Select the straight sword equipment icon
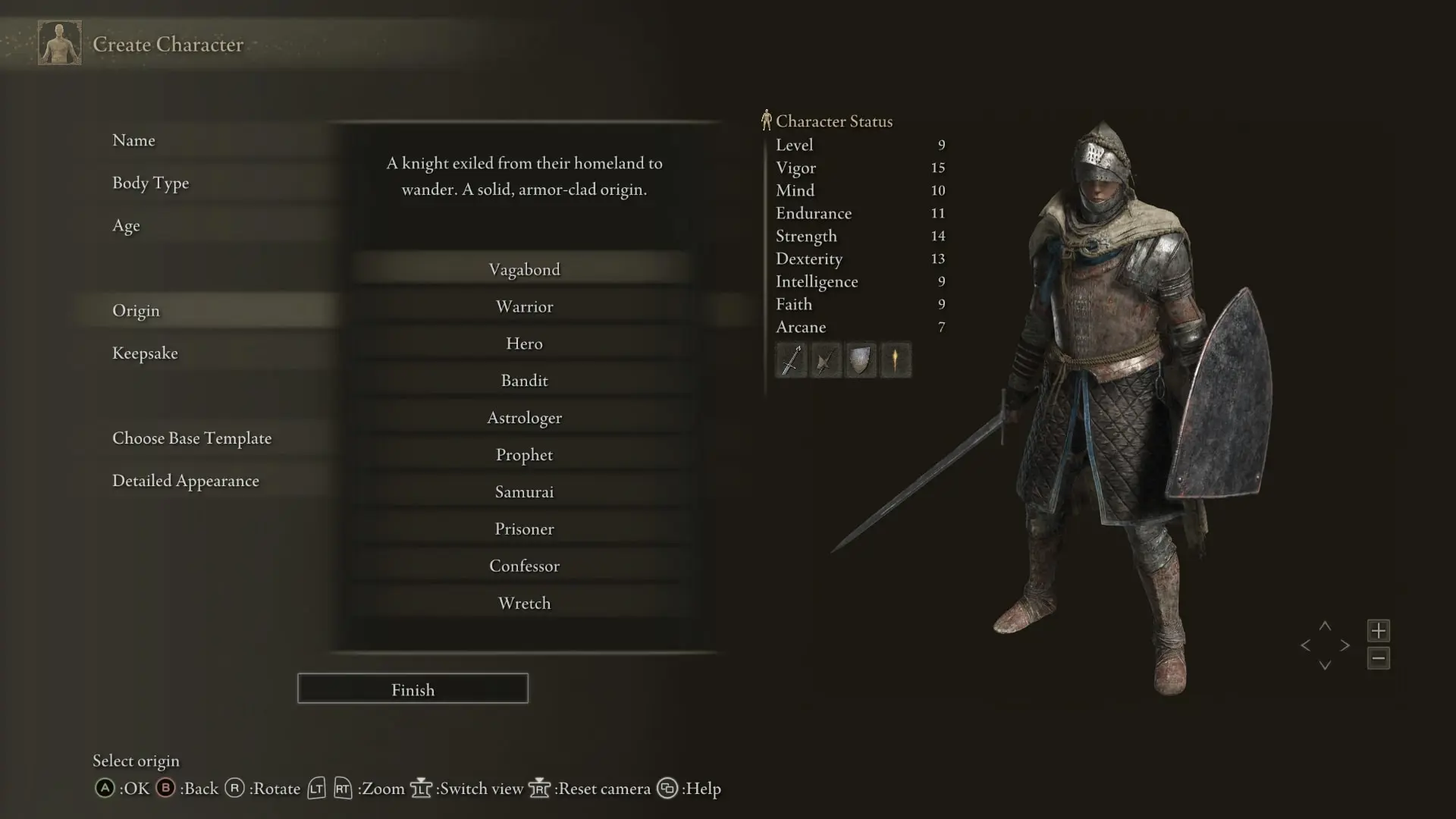1456x819 pixels. point(791,360)
